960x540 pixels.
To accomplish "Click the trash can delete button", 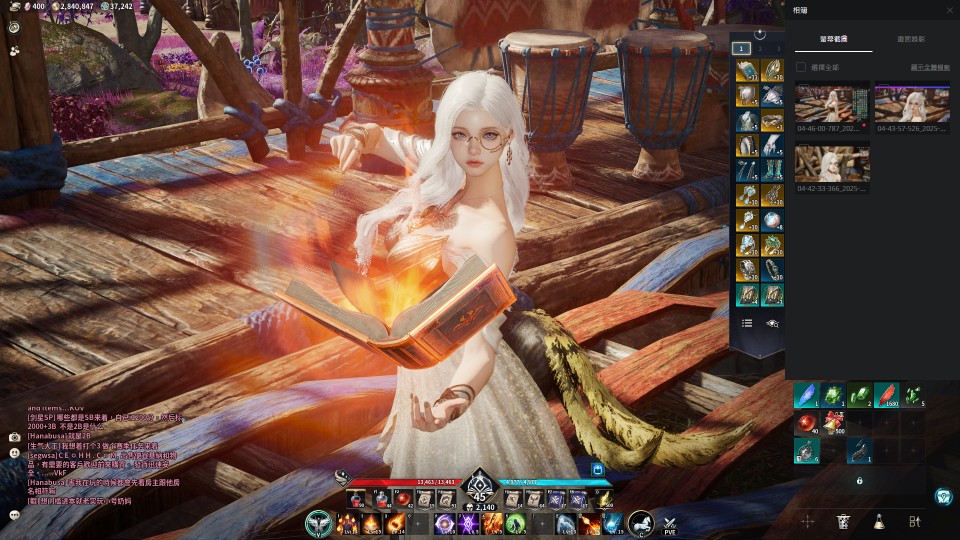I will 843,521.
